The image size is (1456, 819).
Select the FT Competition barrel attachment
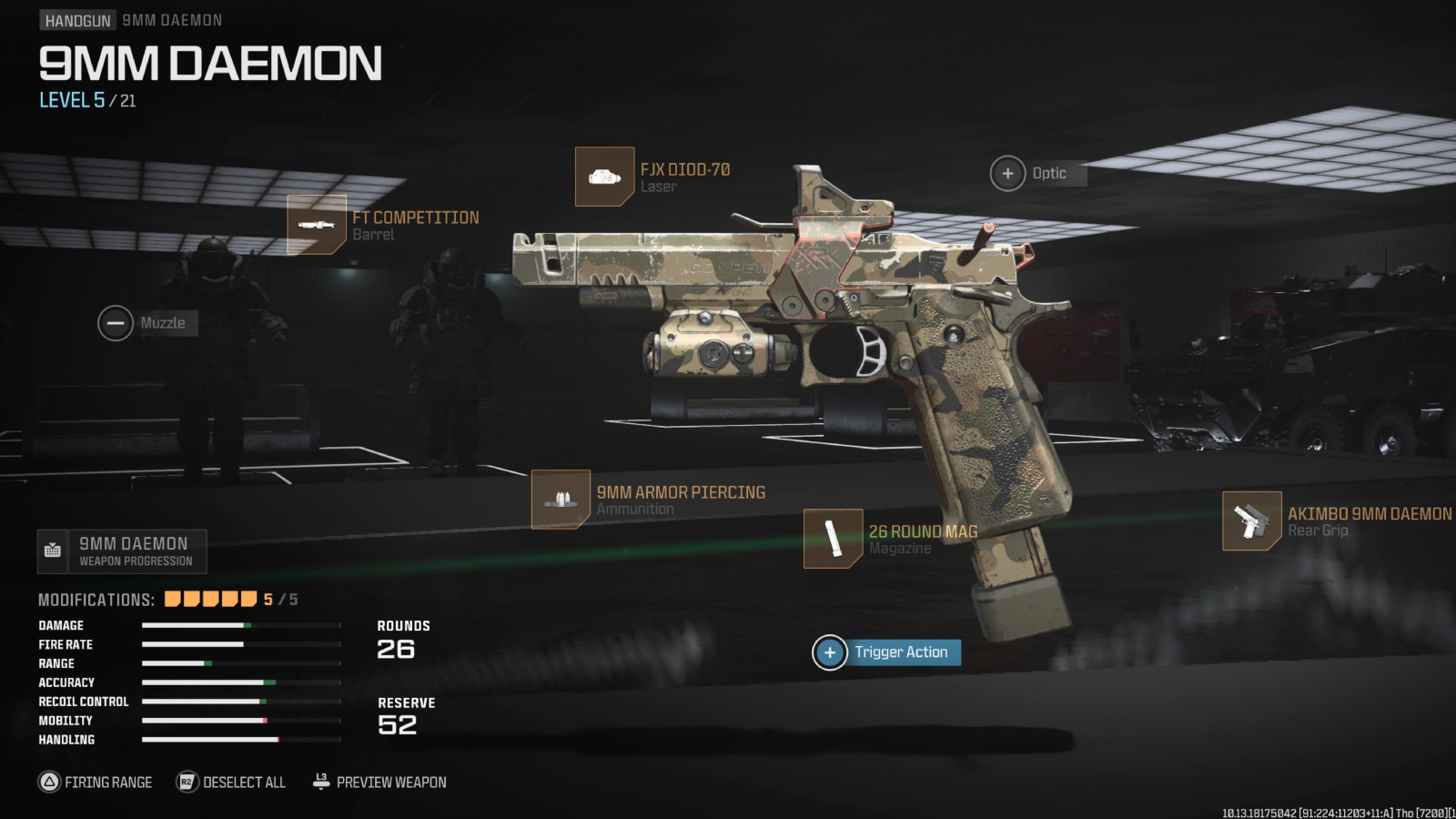click(318, 225)
